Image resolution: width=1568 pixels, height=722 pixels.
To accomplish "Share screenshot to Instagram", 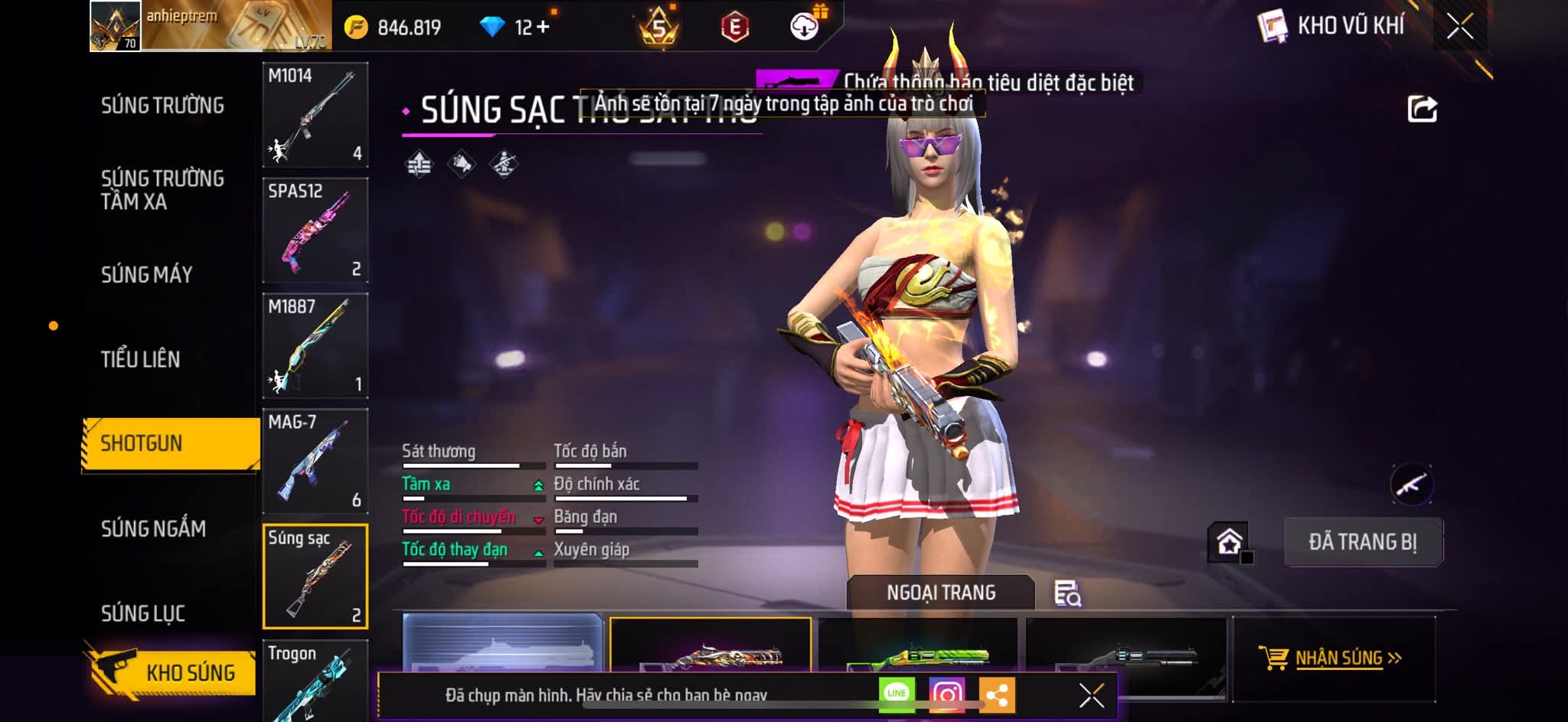I will (x=946, y=694).
